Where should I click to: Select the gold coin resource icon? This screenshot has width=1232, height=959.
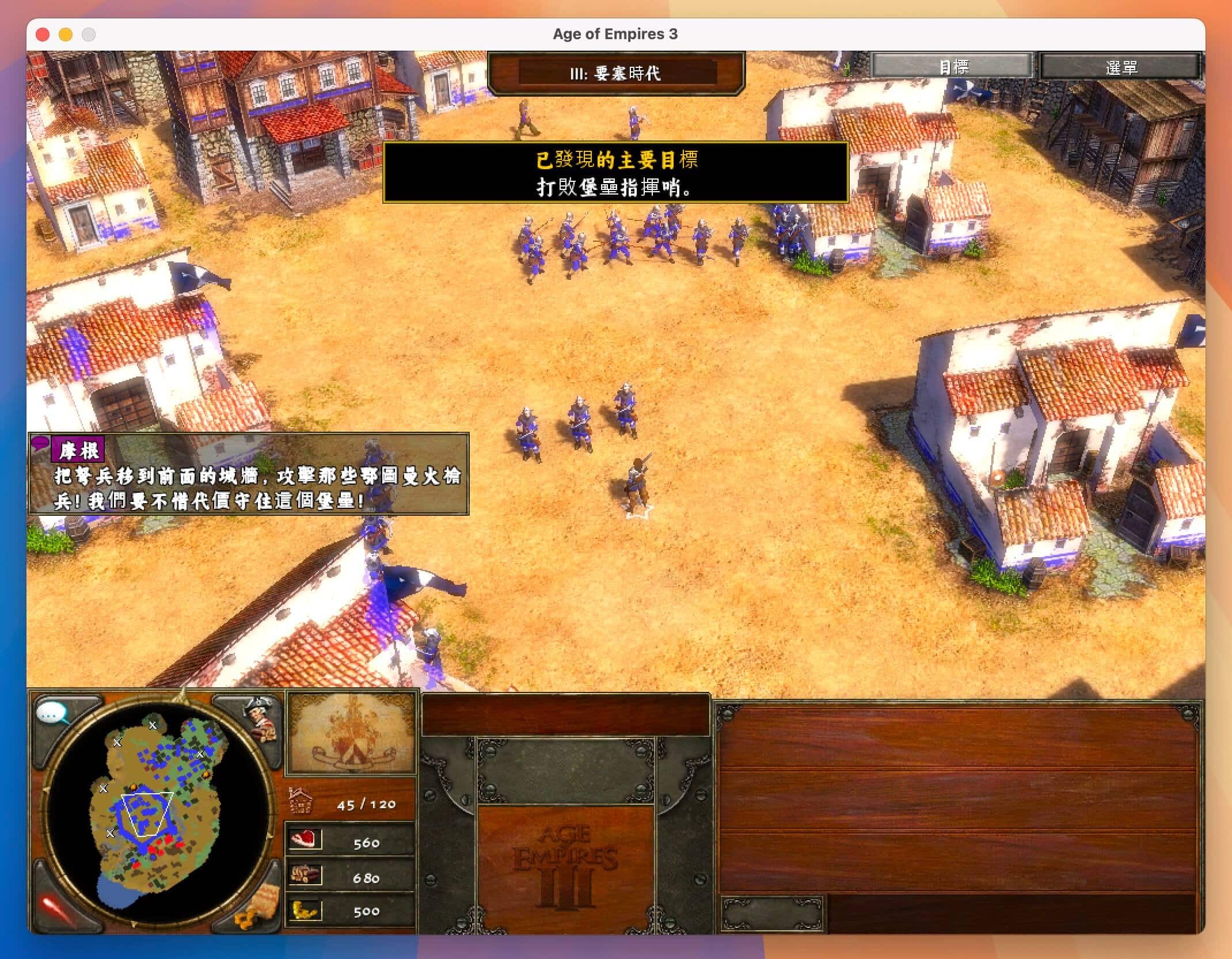pyautogui.click(x=305, y=909)
